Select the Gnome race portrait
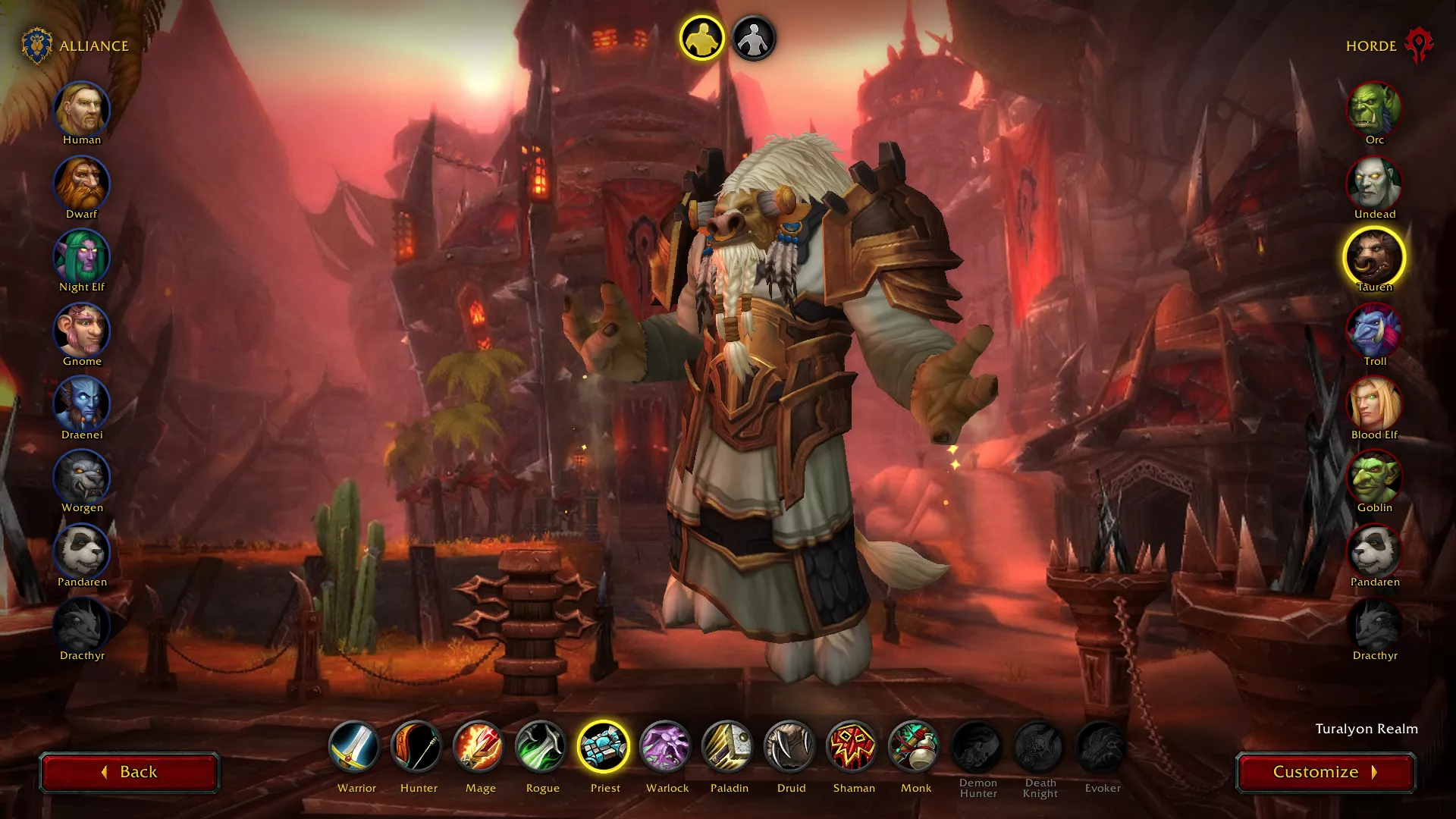Screen dimensions: 1456x819 [x=82, y=331]
